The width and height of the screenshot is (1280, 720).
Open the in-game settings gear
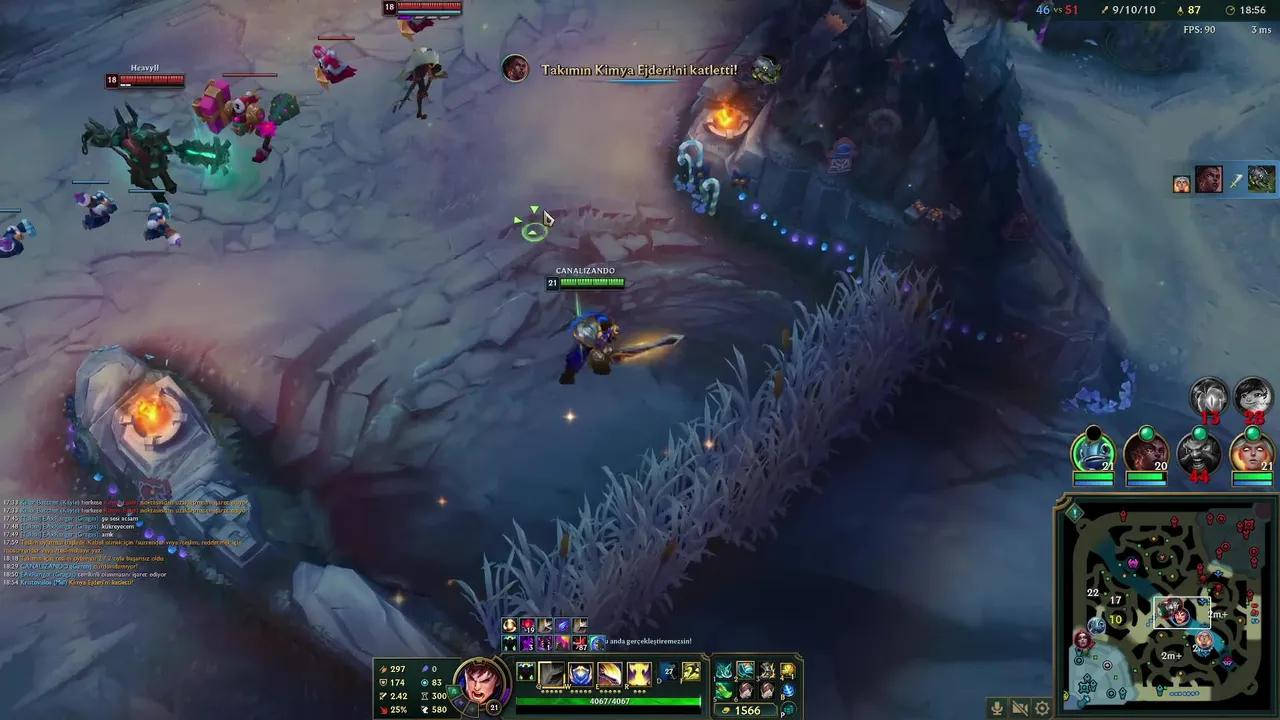click(1042, 708)
